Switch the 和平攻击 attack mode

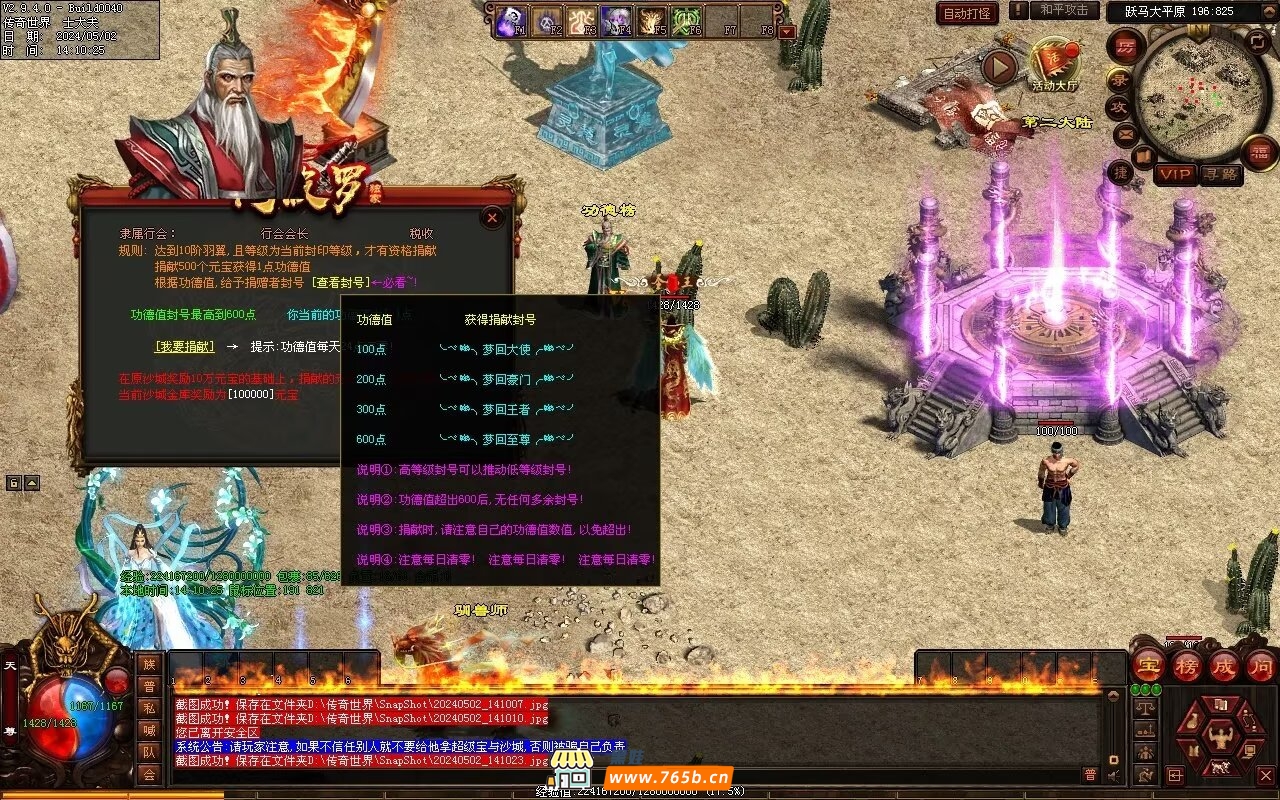pos(1063,10)
